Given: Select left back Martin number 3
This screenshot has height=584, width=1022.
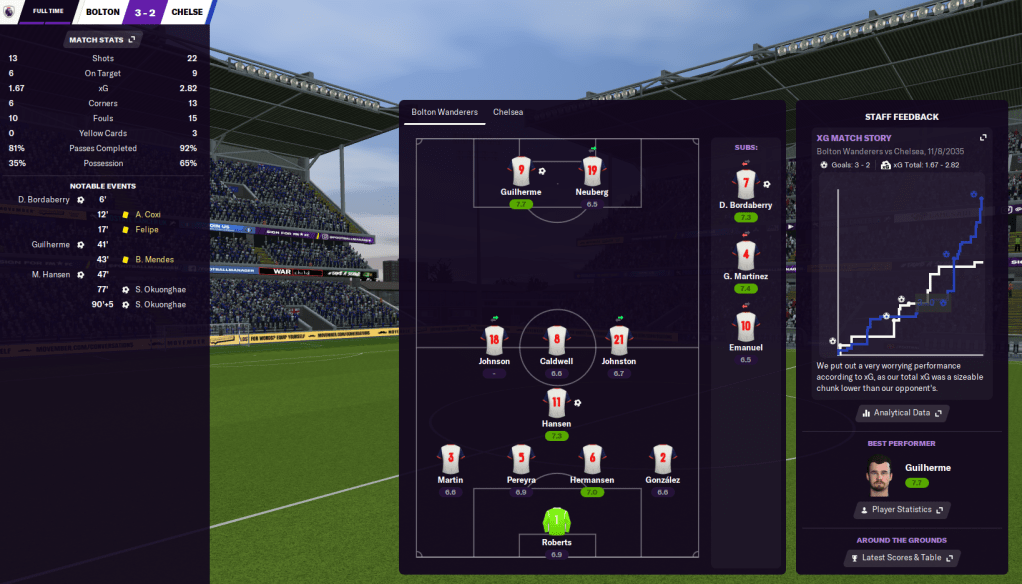Looking at the screenshot, I should tap(450, 459).
